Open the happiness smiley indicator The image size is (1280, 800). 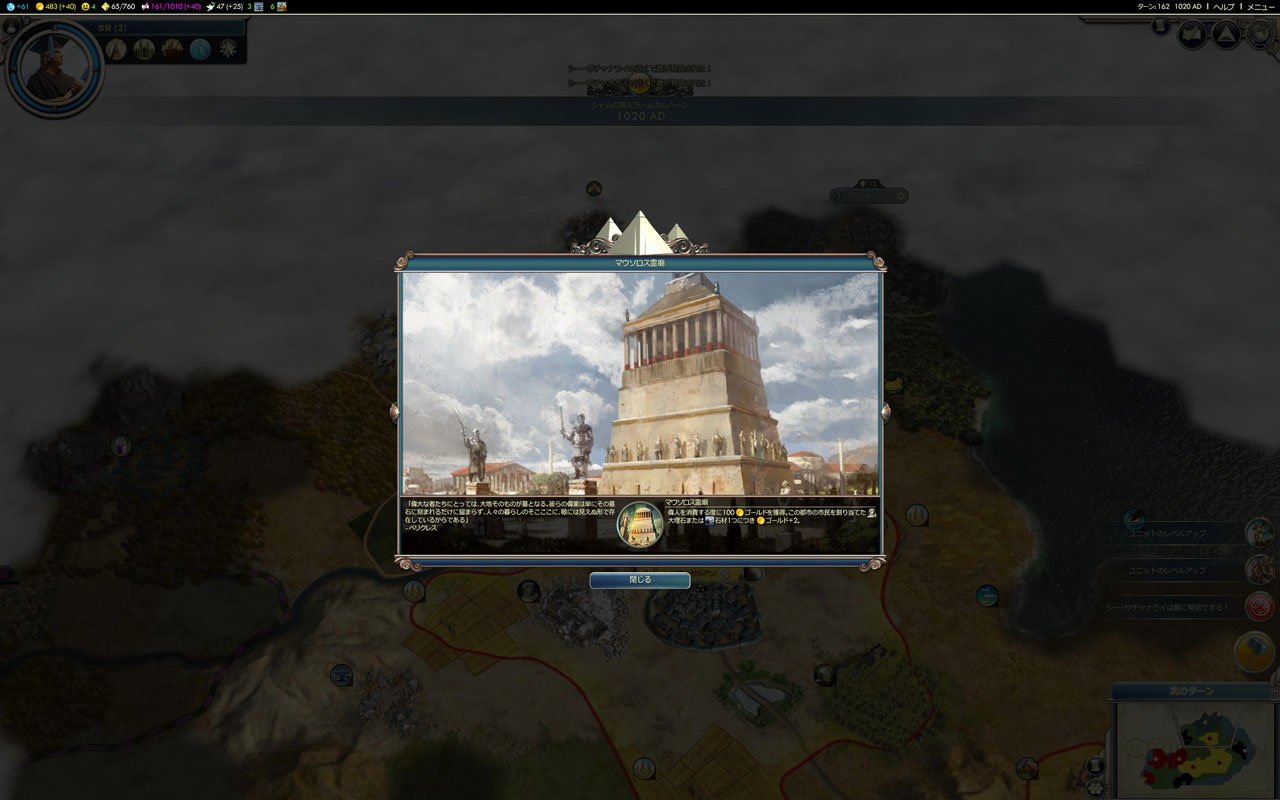coord(88,6)
